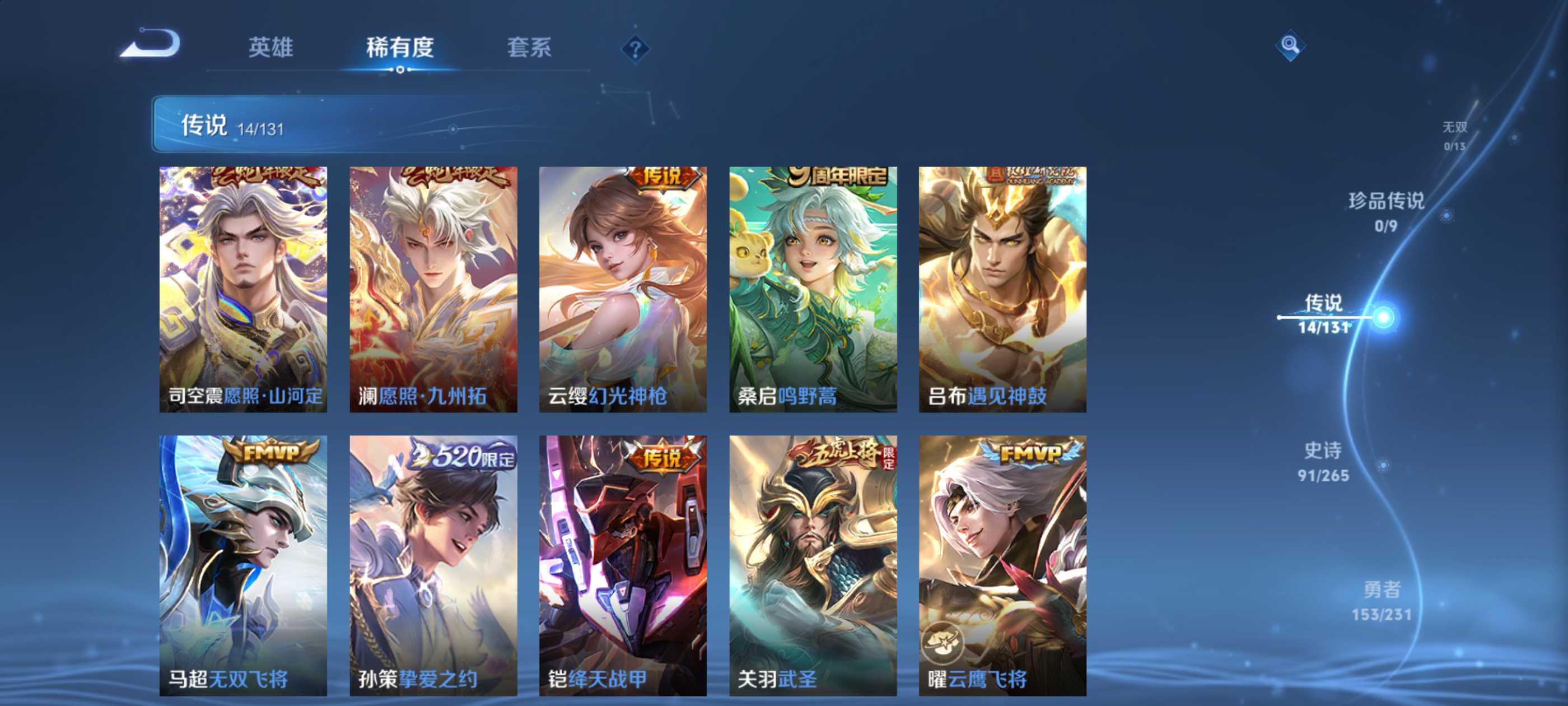Open the question mark help icon
The image size is (1568, 706).
click(x=635, y=49)
